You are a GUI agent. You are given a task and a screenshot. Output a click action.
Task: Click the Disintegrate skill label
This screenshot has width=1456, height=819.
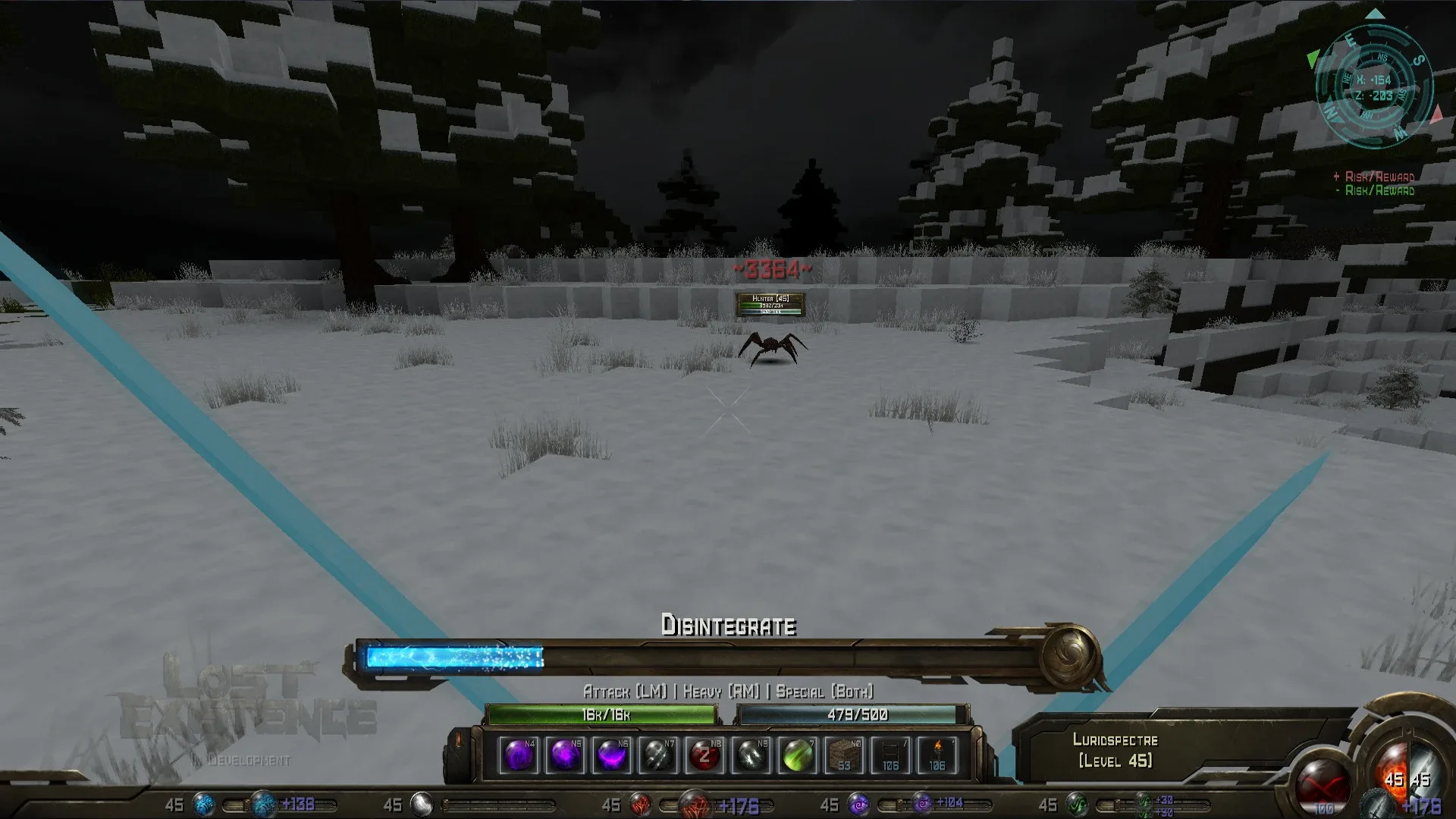pyautogui.click(x=728, y=627)
